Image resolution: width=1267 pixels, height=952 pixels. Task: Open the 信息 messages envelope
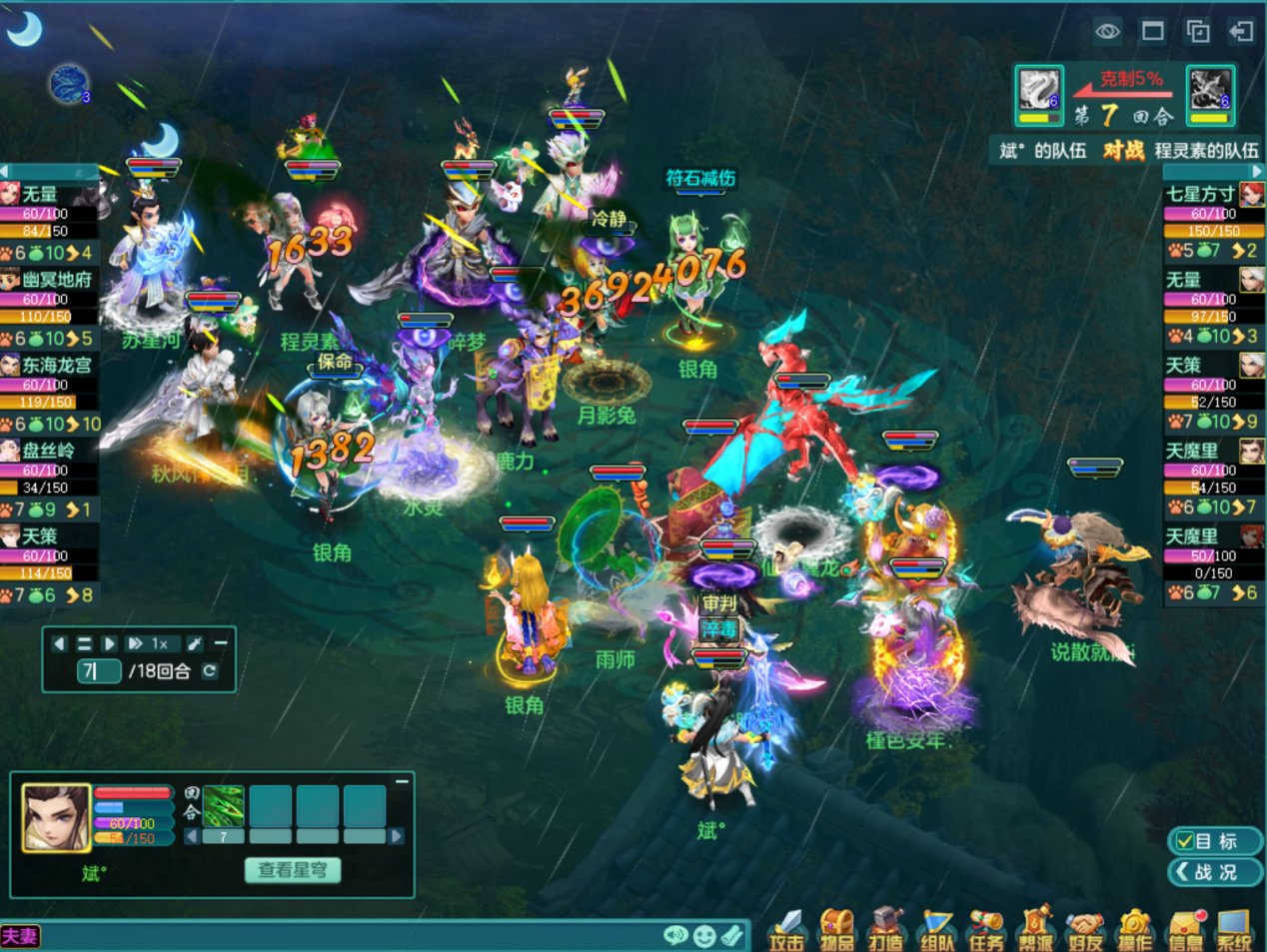coord(1185,929)
